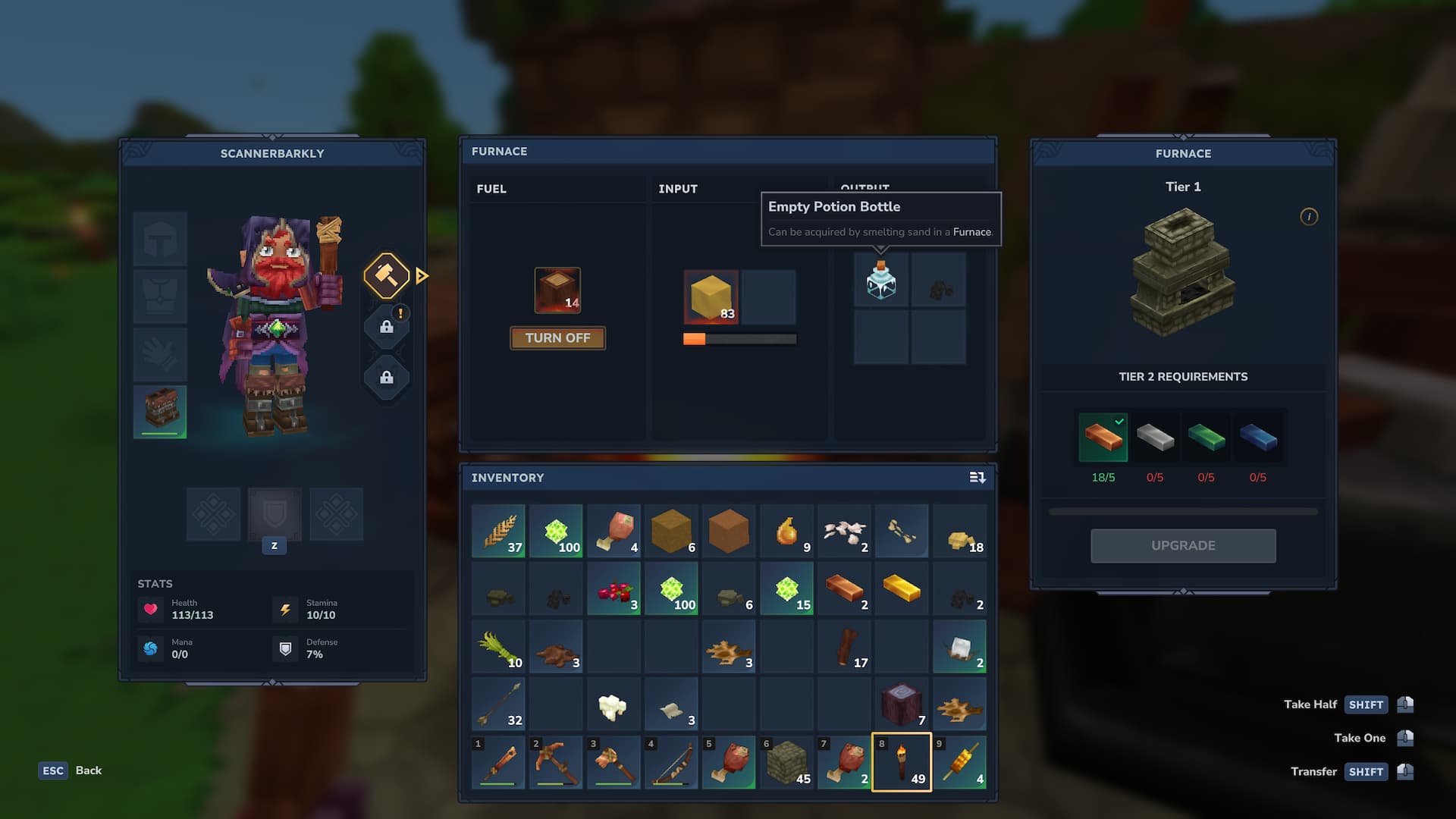Select the wheat stack in inventory
This screenshot has height=819, width=1456.
(x=498, y=531)
